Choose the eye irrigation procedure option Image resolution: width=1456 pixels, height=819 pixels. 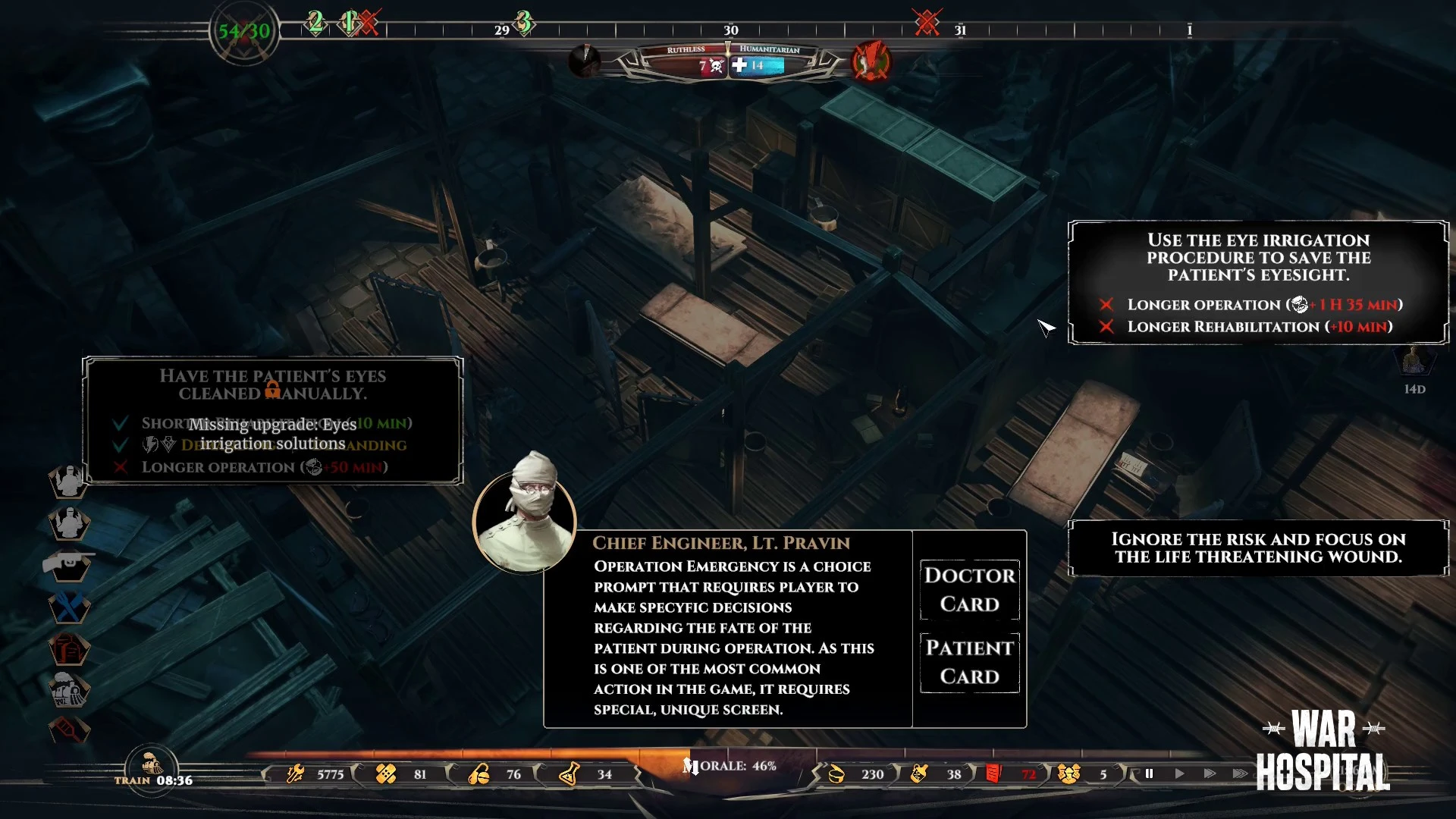click(1258, 283)
